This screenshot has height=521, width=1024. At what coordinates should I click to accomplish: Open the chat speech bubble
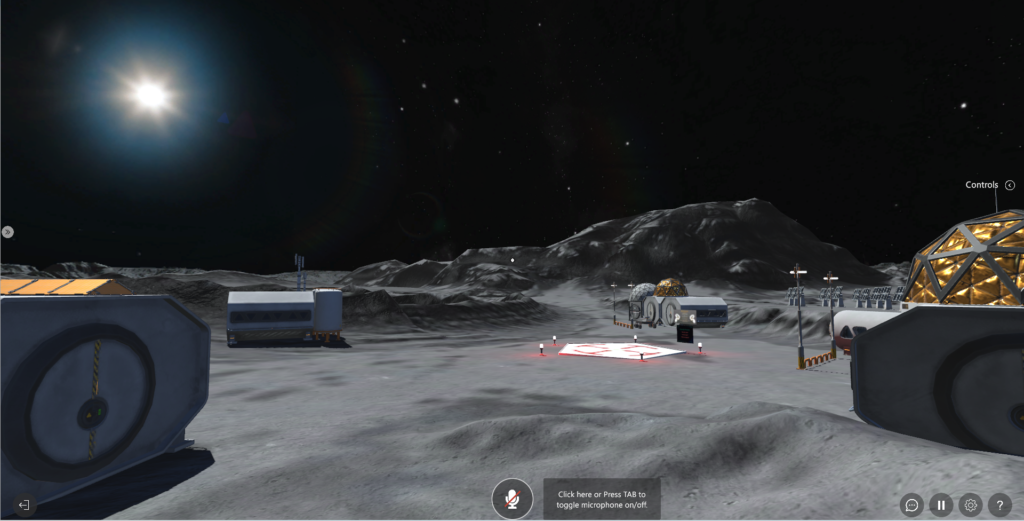911,505
